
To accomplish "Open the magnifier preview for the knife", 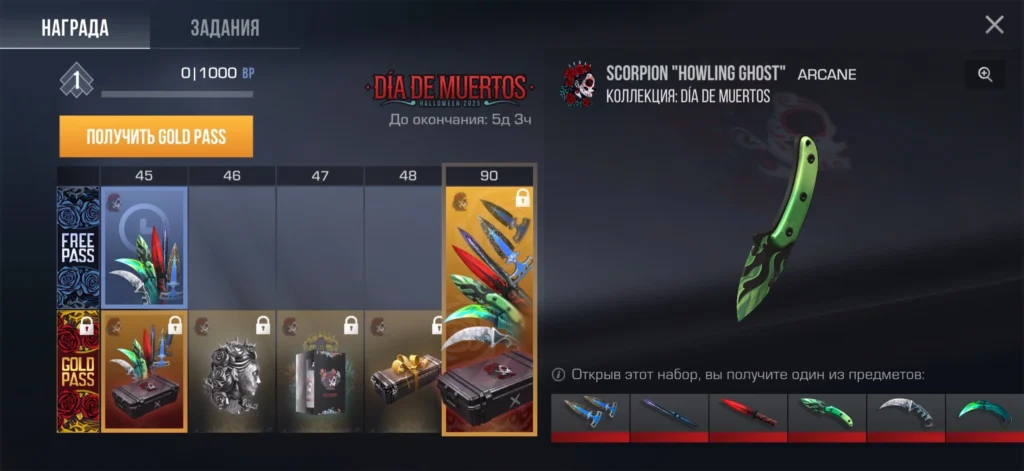I will pos(985,74).
